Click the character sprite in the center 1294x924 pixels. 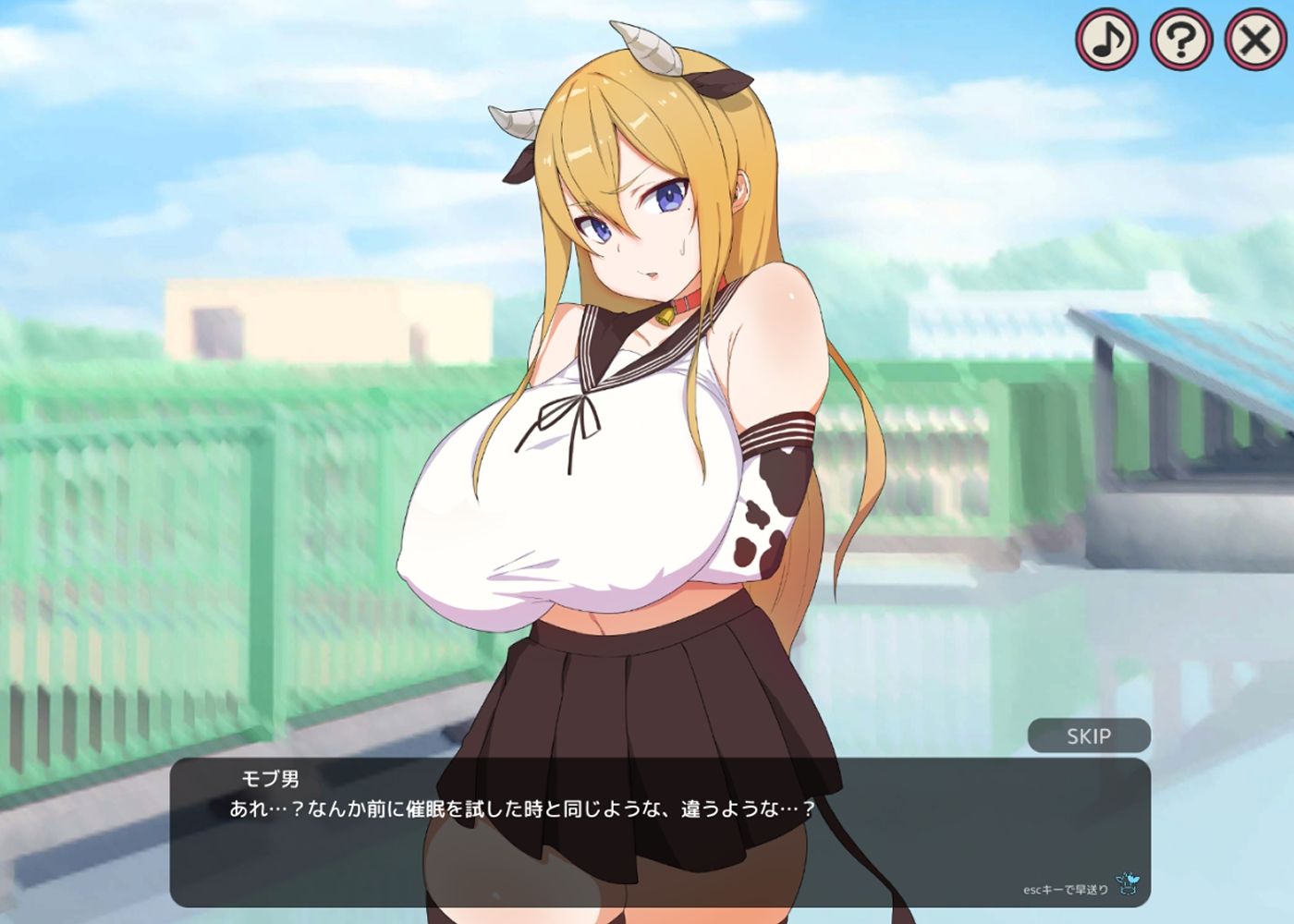click(x=647, y=416)
